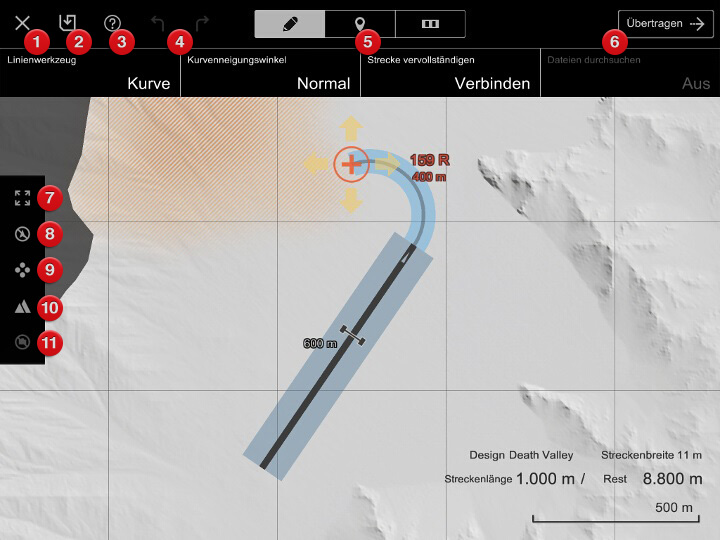Select the four-dots icon in the sidebar
720x540 pixels.
[22, 270]
